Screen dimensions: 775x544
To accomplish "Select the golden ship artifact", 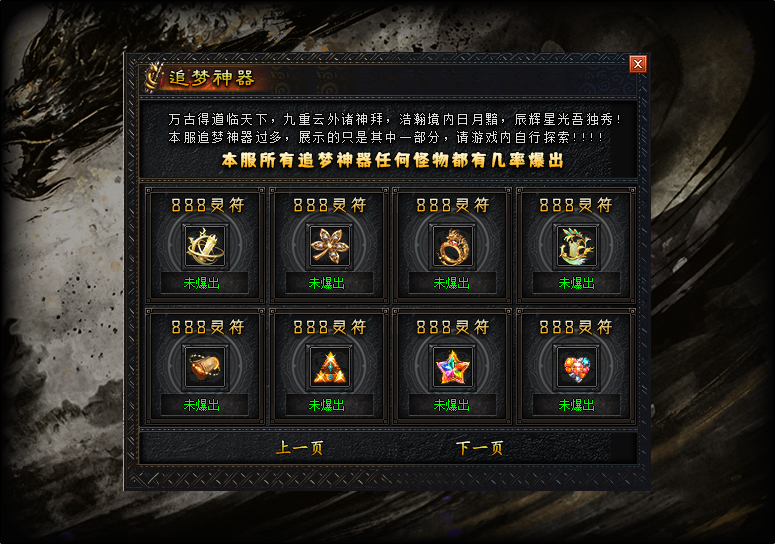I will [x=576, y=246].
